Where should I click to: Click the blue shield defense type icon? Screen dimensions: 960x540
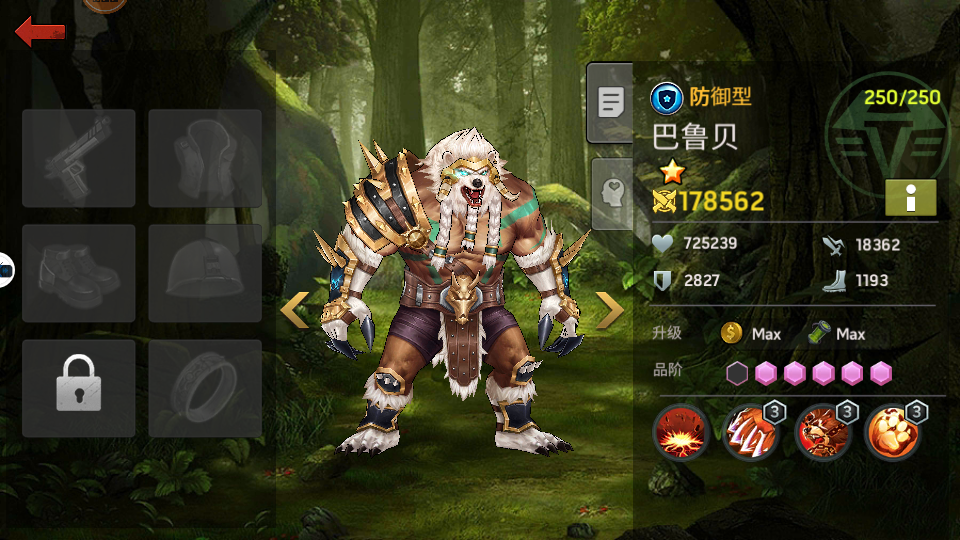[x=666, y=98]
